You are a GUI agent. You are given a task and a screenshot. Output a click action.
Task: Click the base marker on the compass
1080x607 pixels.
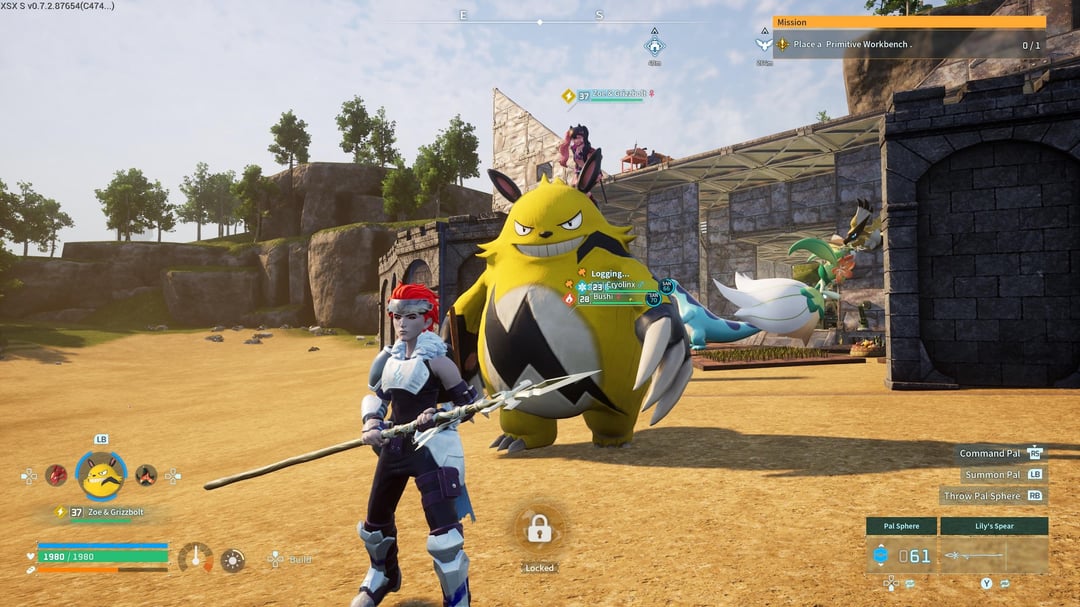pos(654,45)
